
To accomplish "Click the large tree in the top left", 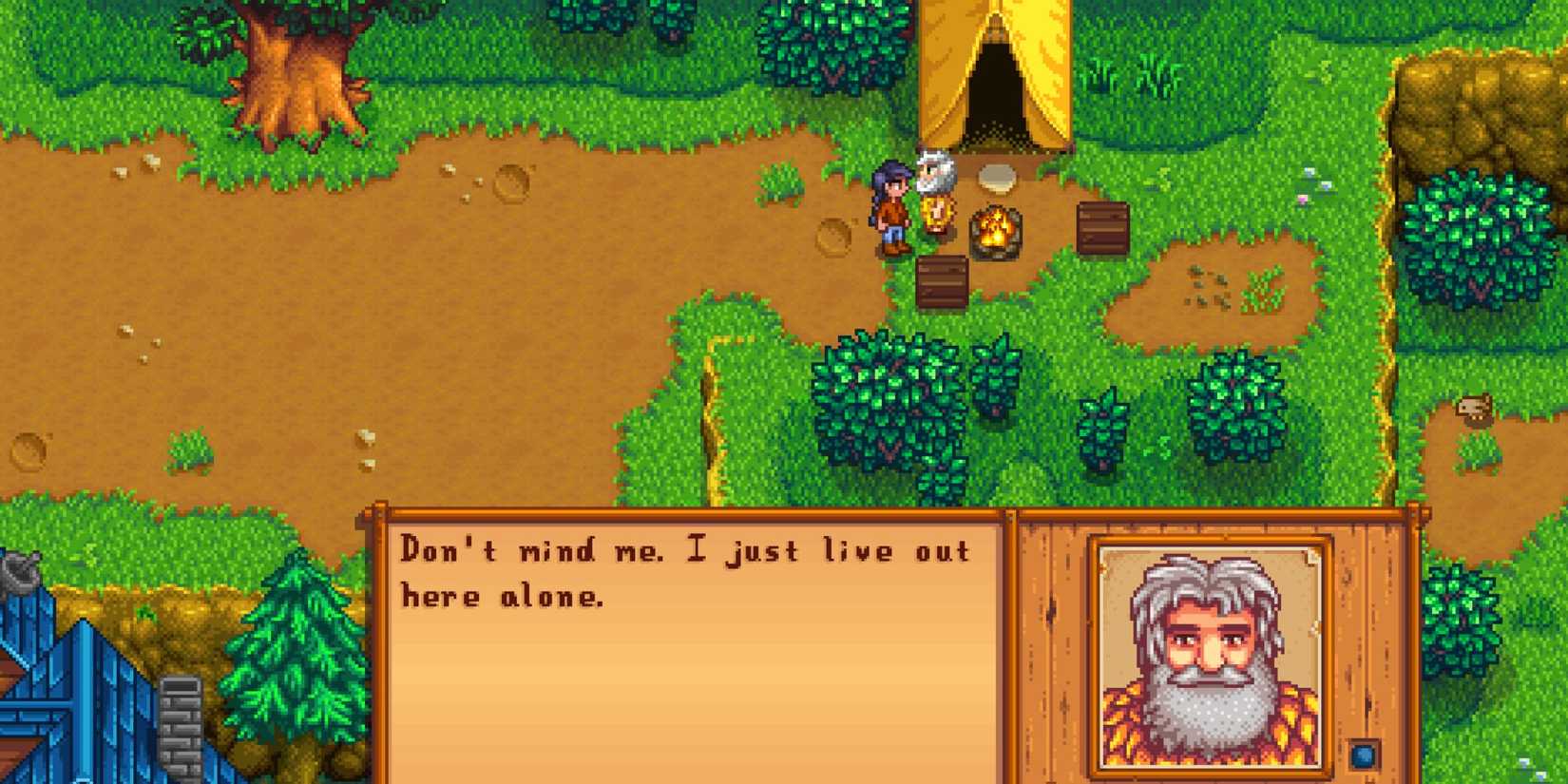I will pos(285,67).
